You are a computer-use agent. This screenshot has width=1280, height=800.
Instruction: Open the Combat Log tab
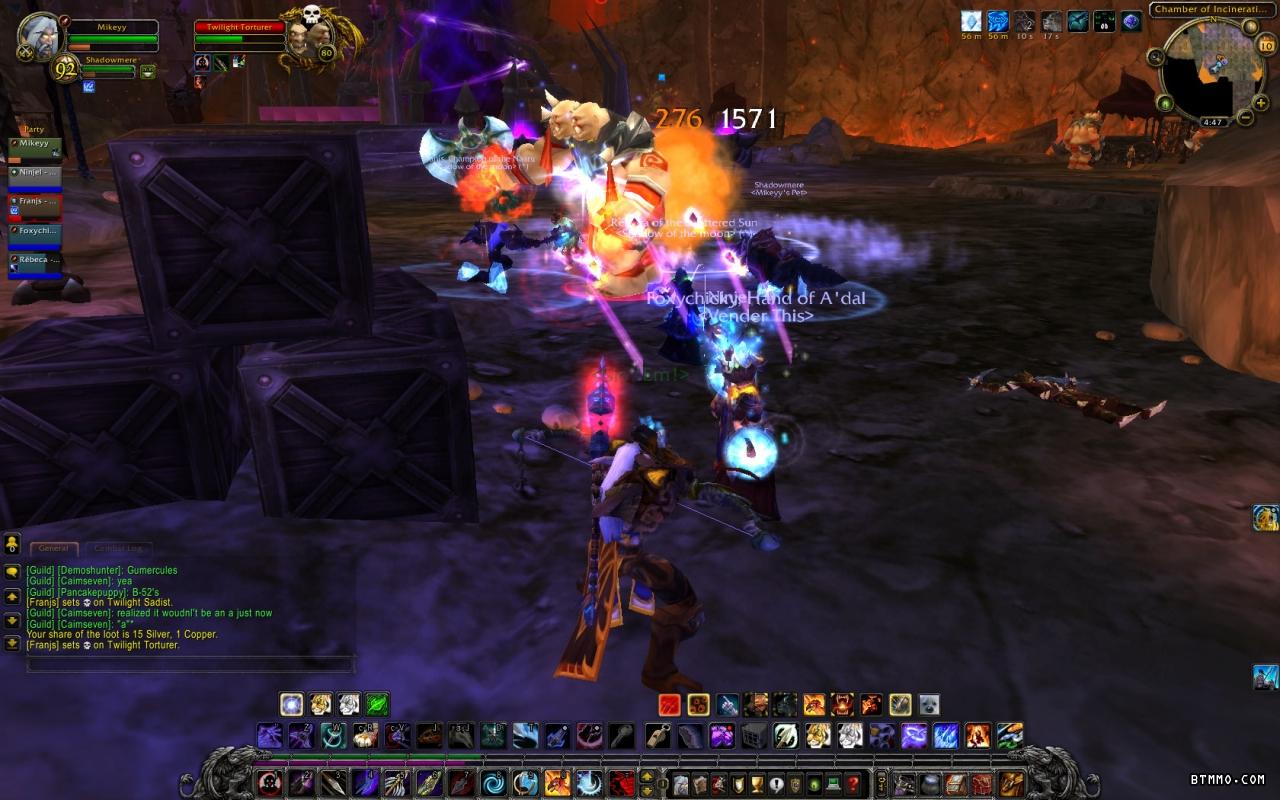(119, 548)
